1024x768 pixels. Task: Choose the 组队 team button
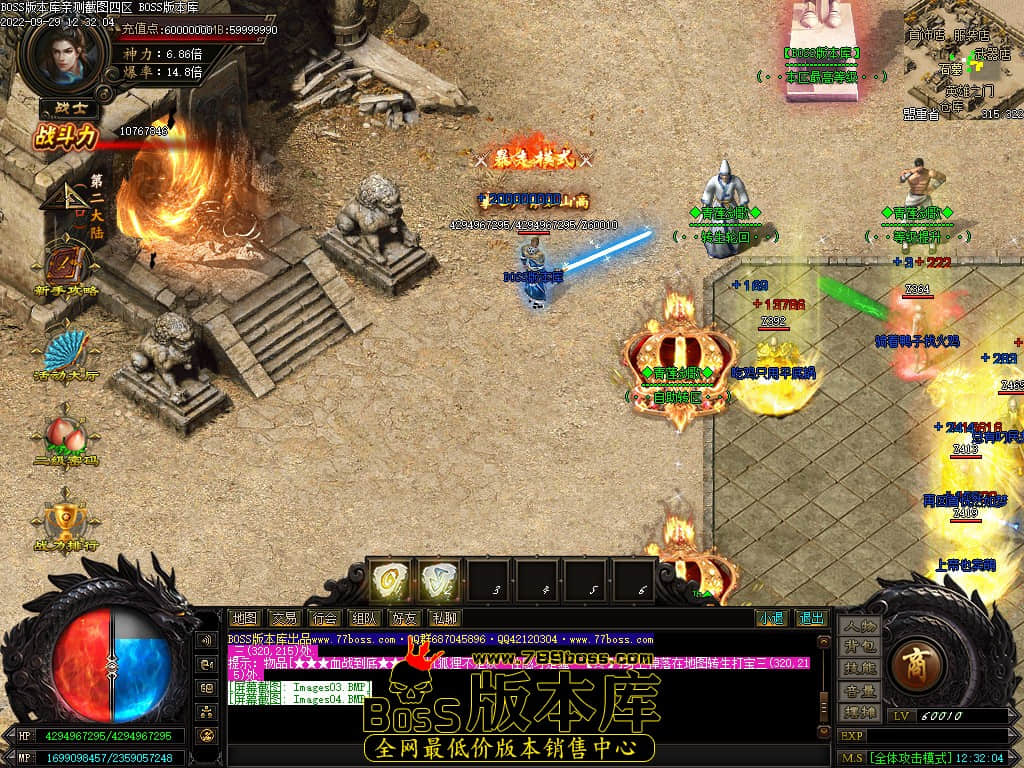[x=364, y=618]
